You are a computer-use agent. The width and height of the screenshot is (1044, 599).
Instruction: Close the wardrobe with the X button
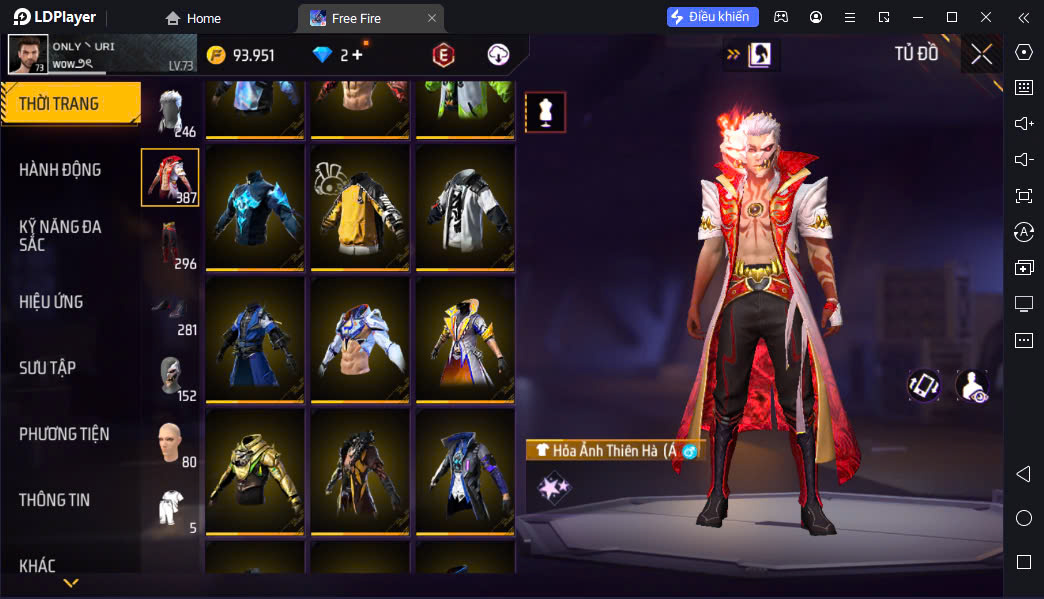point(981,54)
